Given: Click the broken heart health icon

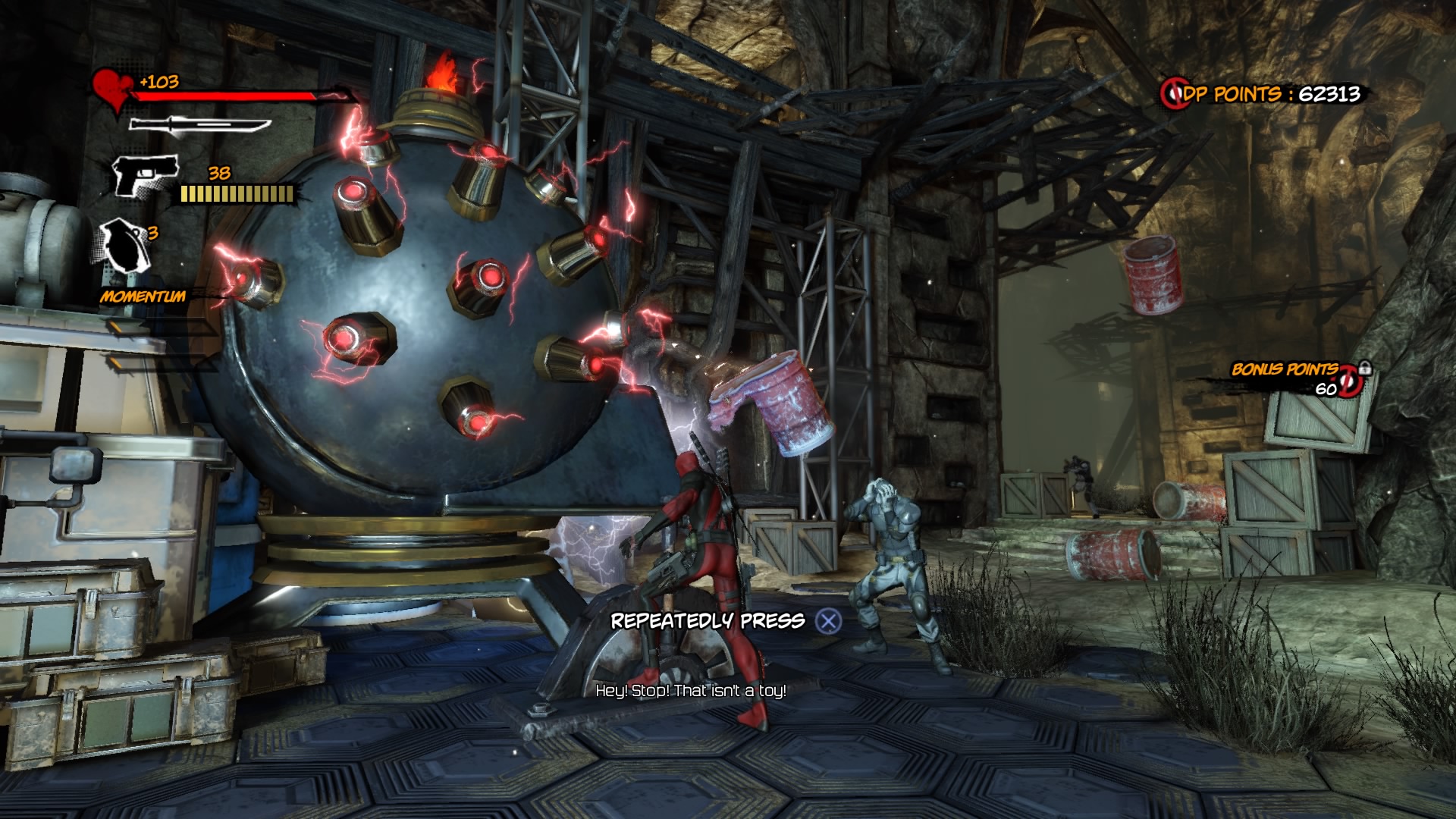Looking at the screenshot, I should click(x=112, y=89).
